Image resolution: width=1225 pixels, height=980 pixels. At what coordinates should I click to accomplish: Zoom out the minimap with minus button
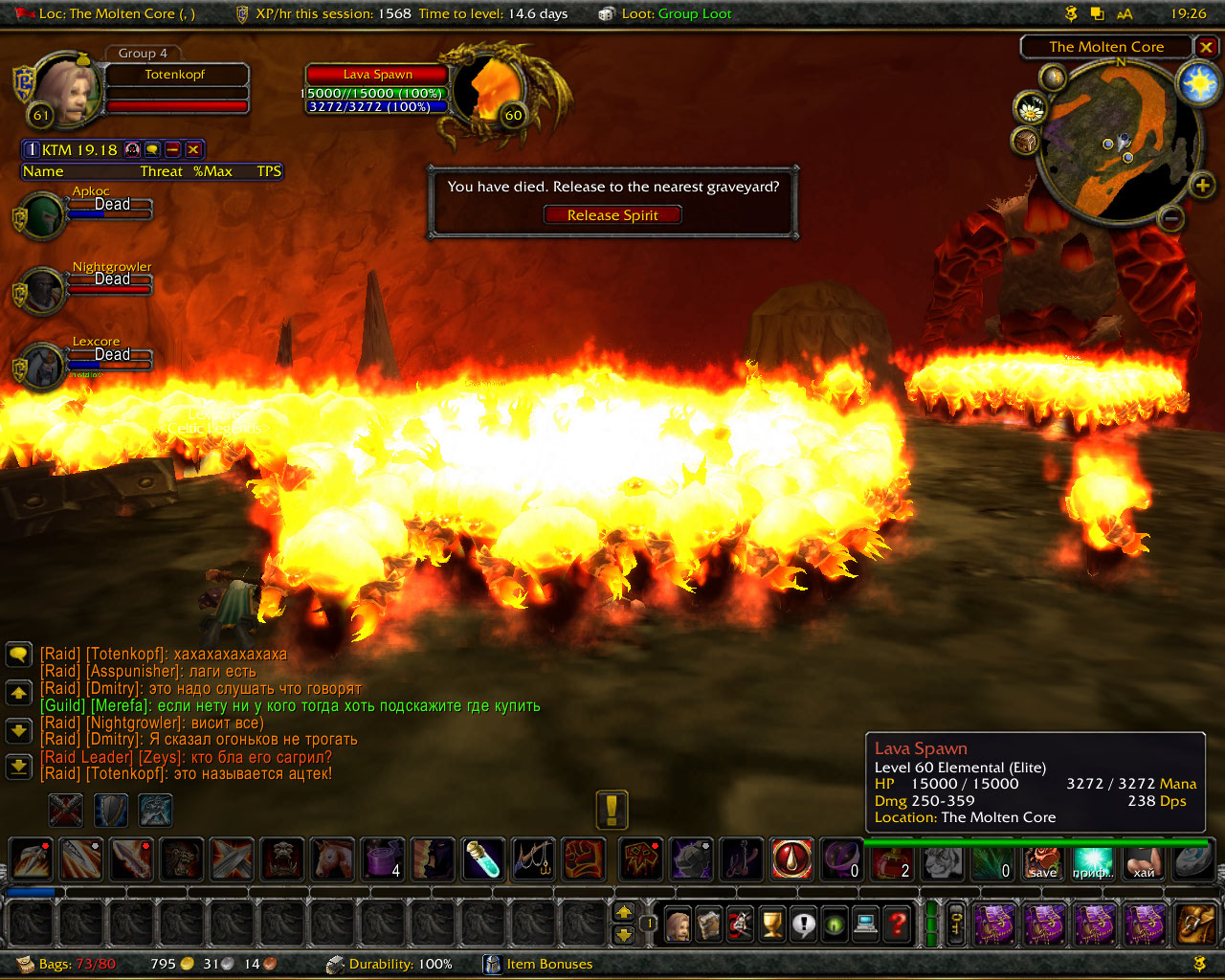coord(1171,218)
